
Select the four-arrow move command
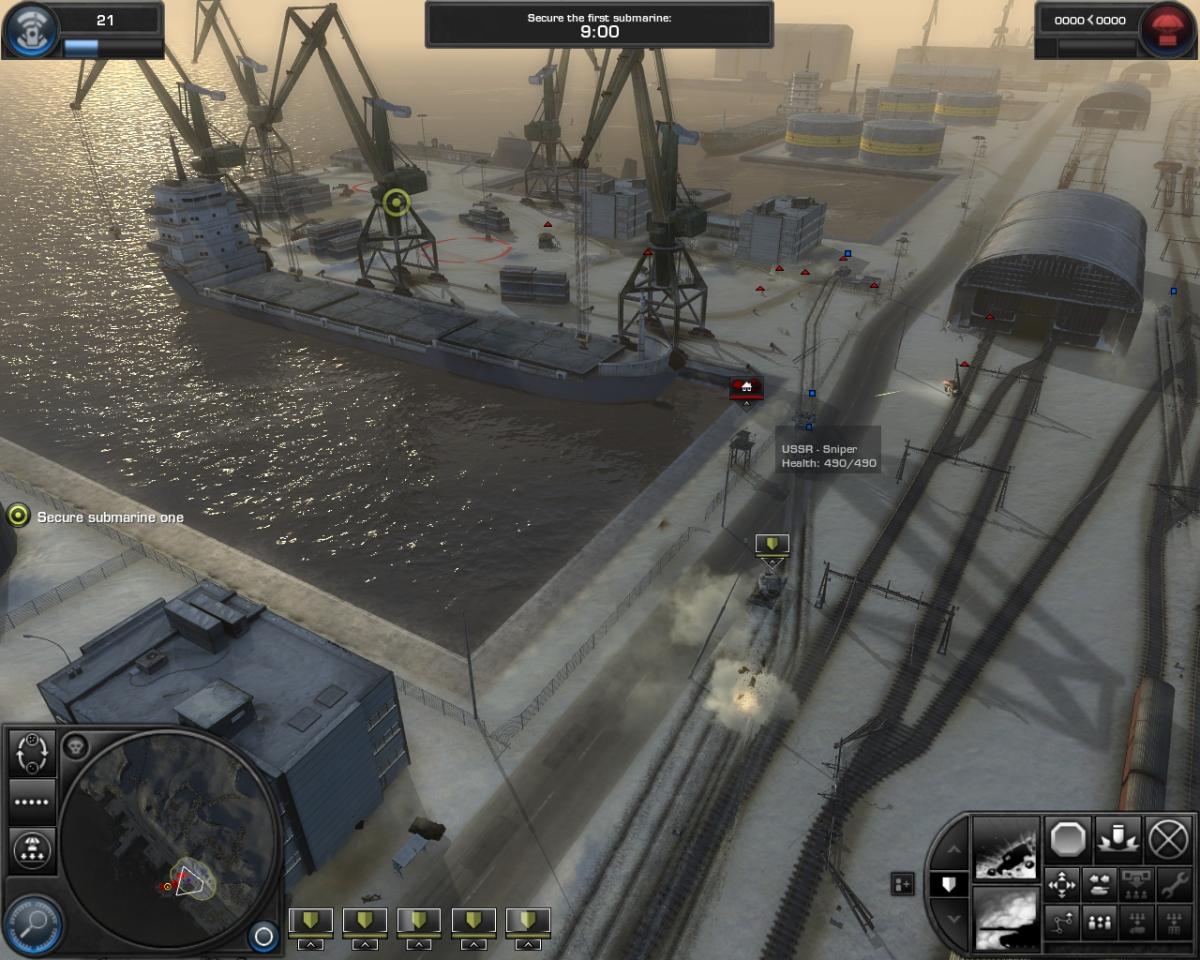point(1061,885)
